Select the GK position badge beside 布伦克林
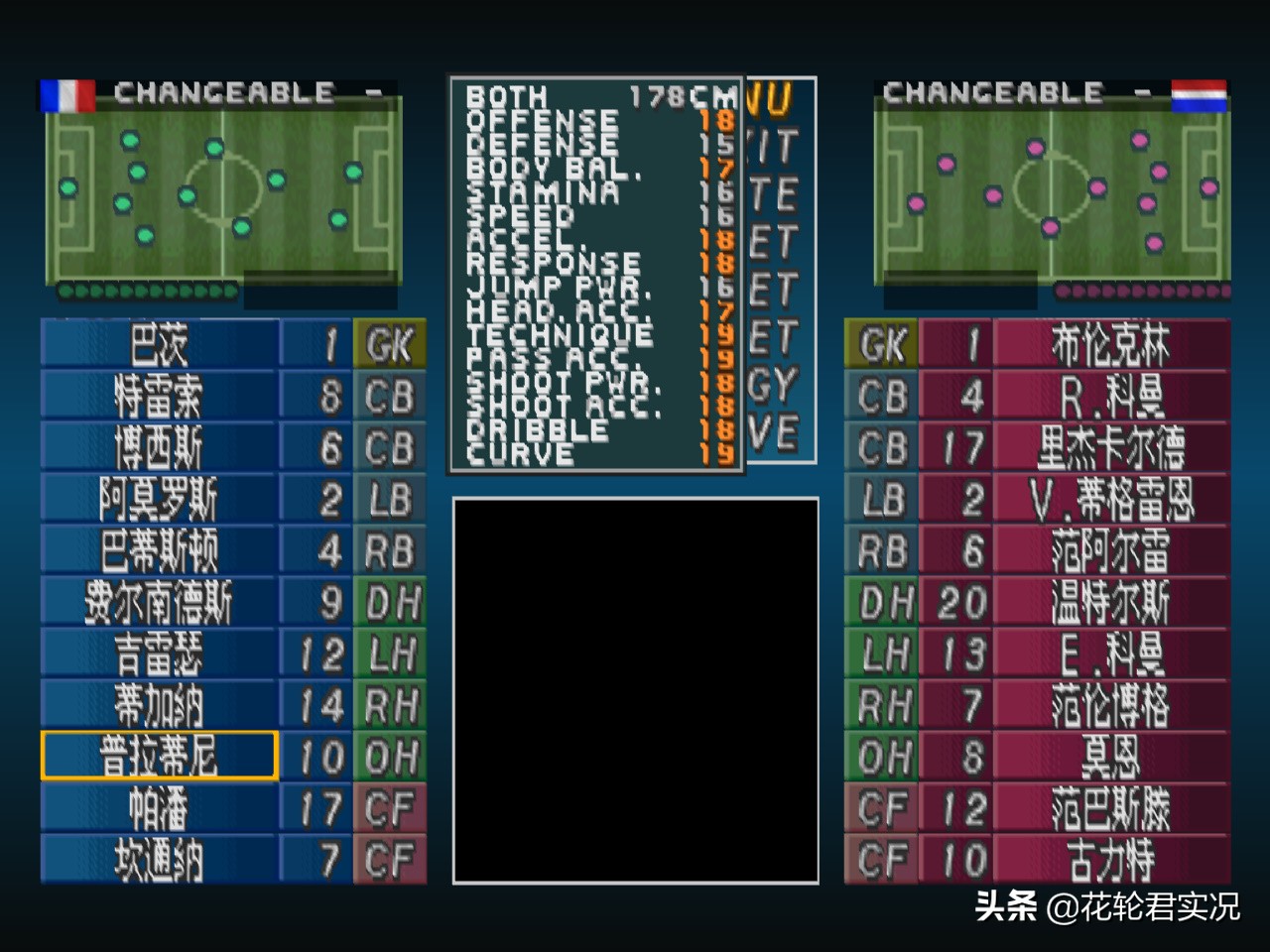 [x=881, y=345]
